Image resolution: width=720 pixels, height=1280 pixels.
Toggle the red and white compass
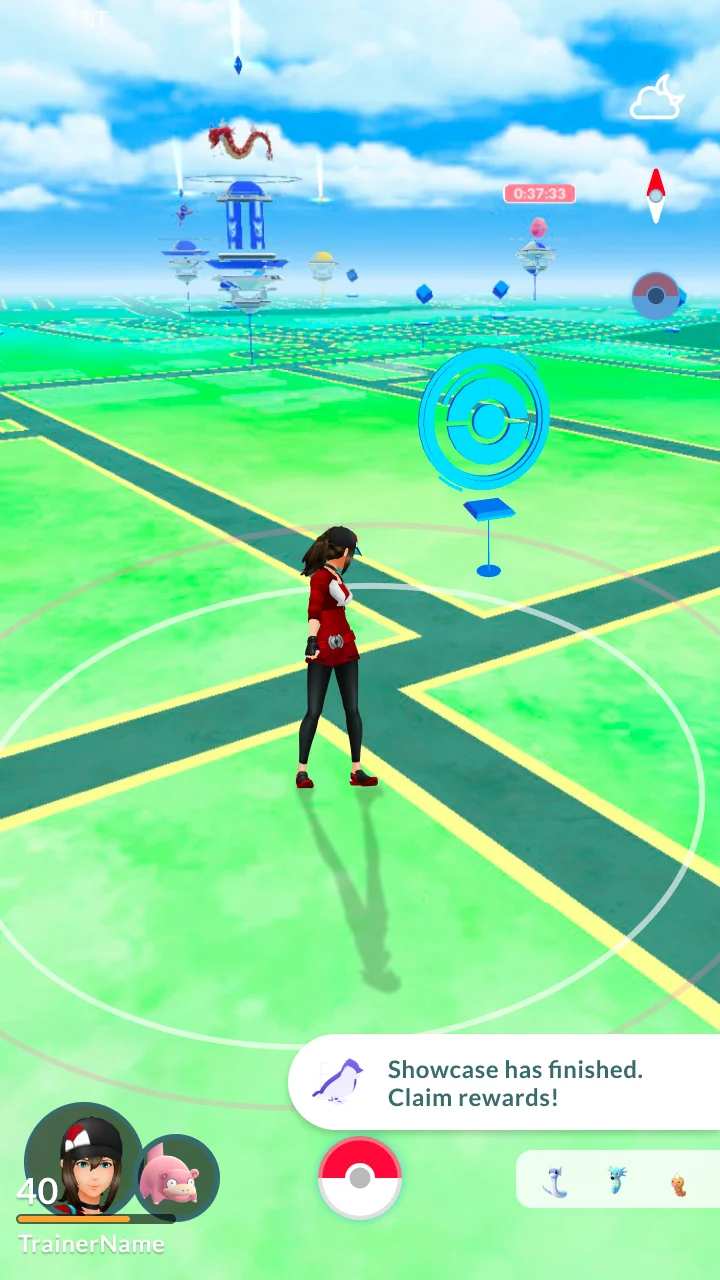coord(656,194)
